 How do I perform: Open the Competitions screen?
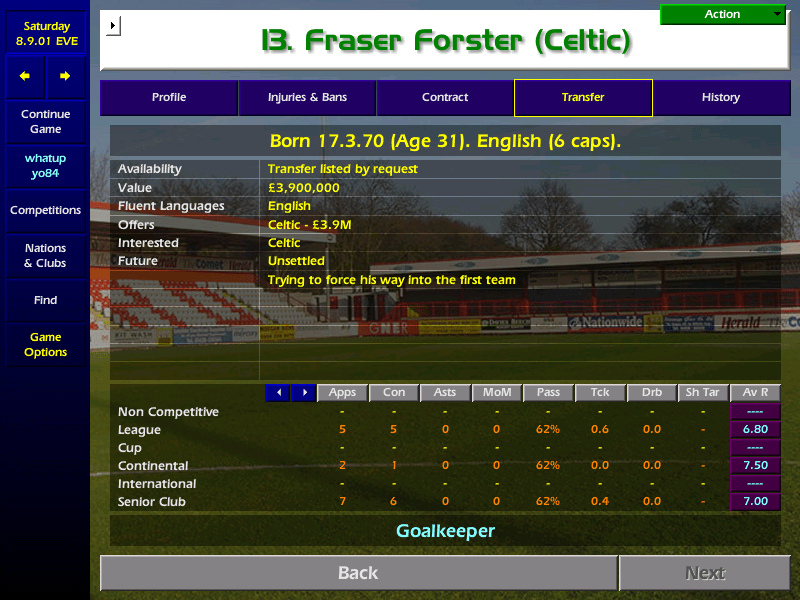point(45,211)
